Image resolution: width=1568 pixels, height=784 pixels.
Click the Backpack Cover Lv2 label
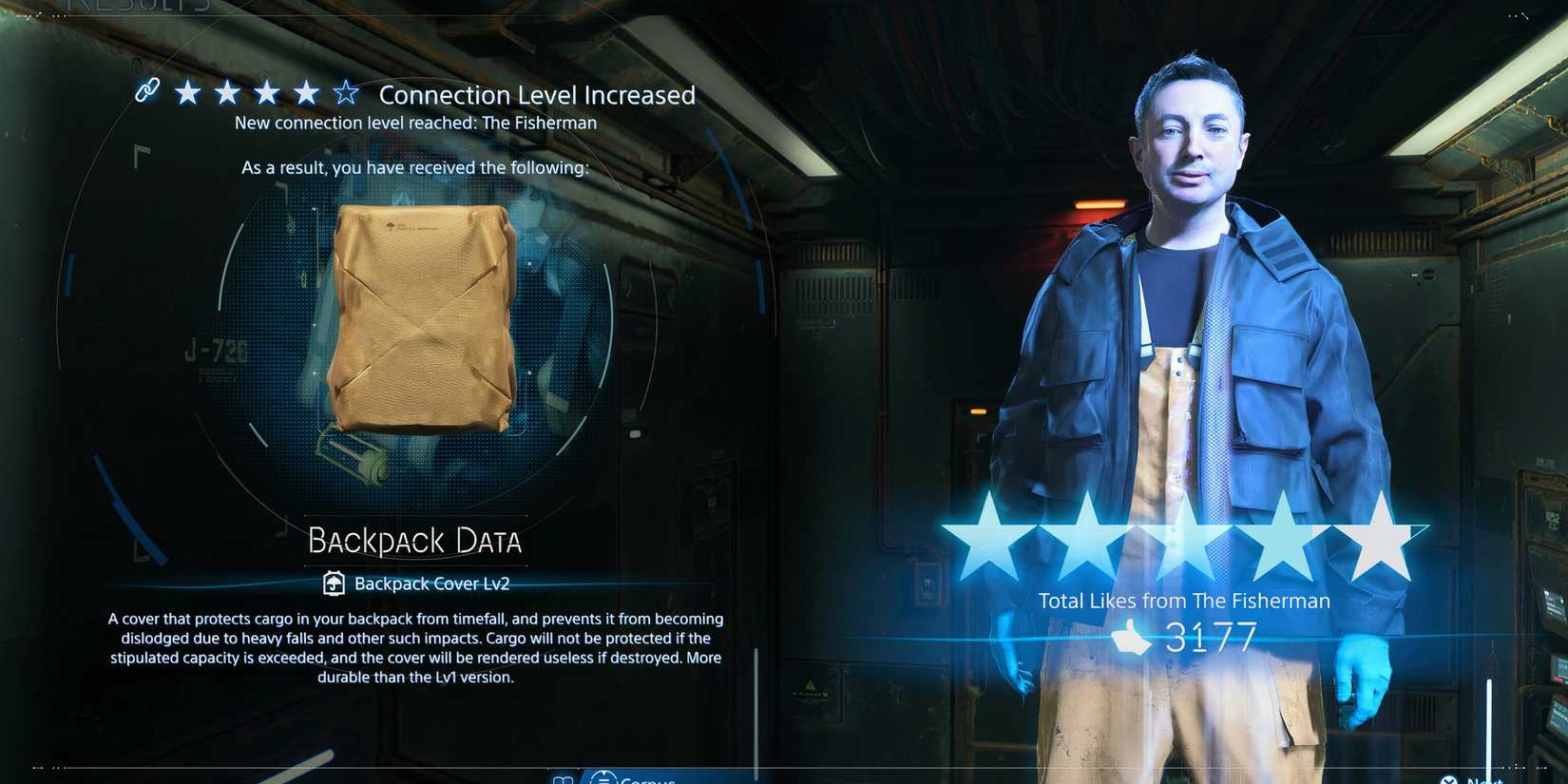tap(432, 583)
